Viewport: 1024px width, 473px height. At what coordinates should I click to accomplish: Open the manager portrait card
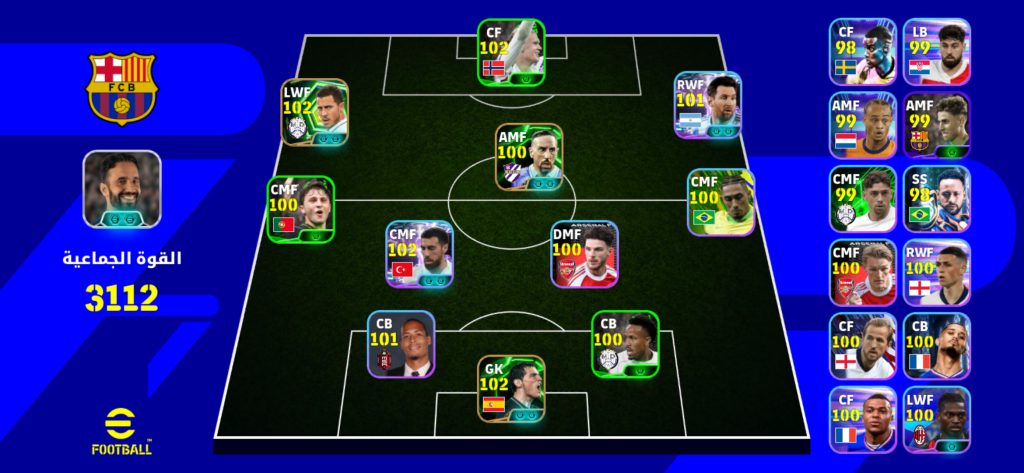point(122,187)
